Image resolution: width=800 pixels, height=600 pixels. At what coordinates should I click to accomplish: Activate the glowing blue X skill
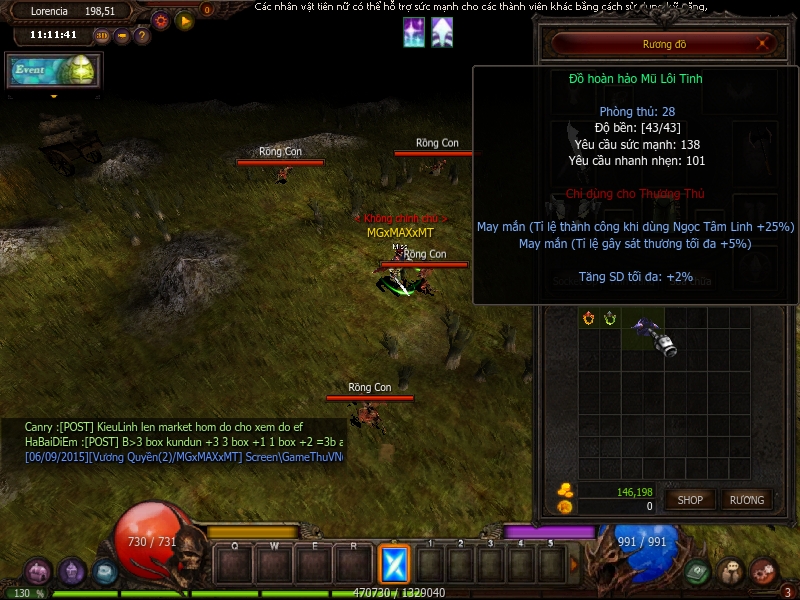(x=394, y=565)
